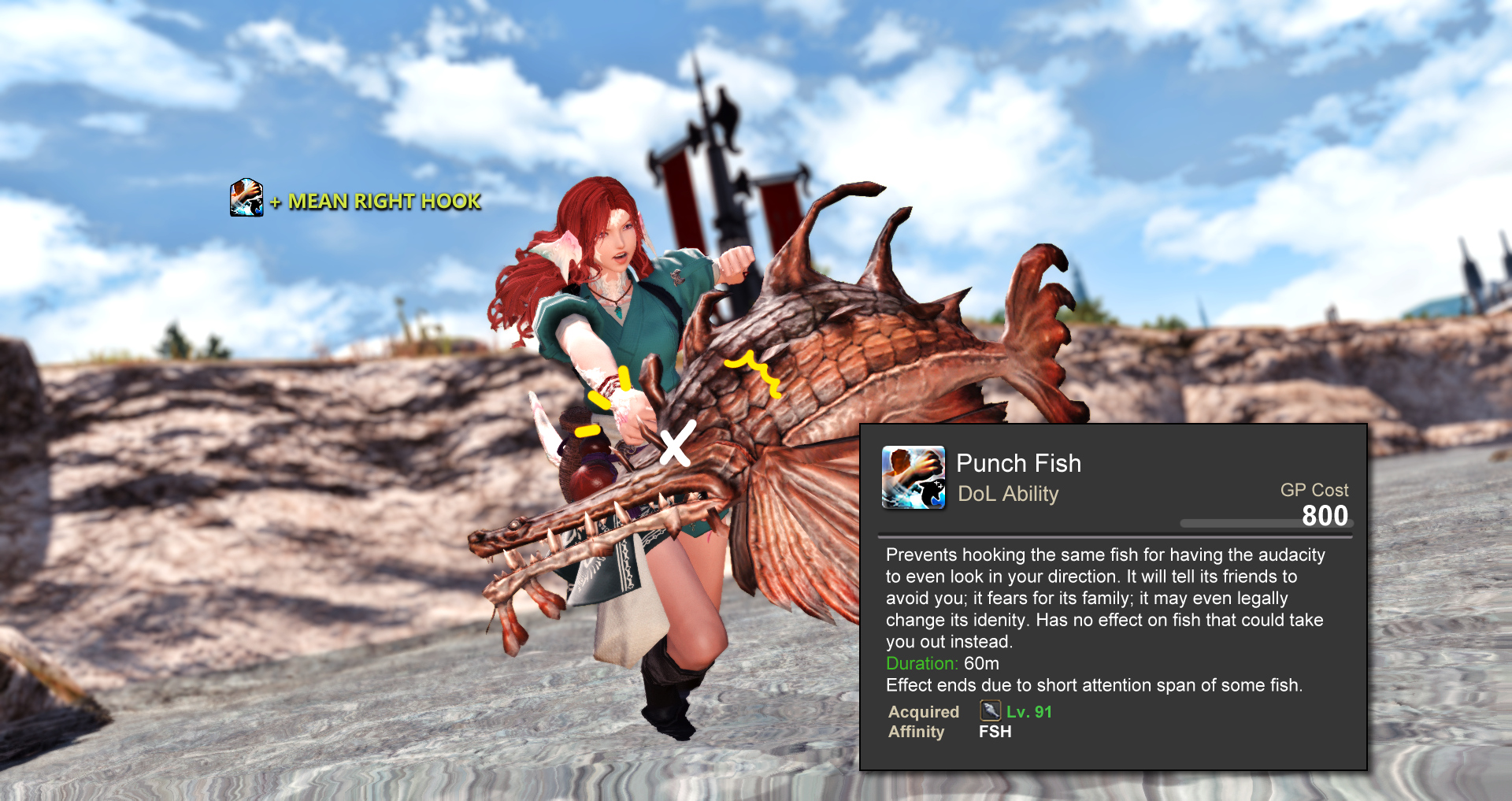Click the Punch Fish ability icon in tooltip
This screenshot has height=801, width=1512.
pos(913,477)
